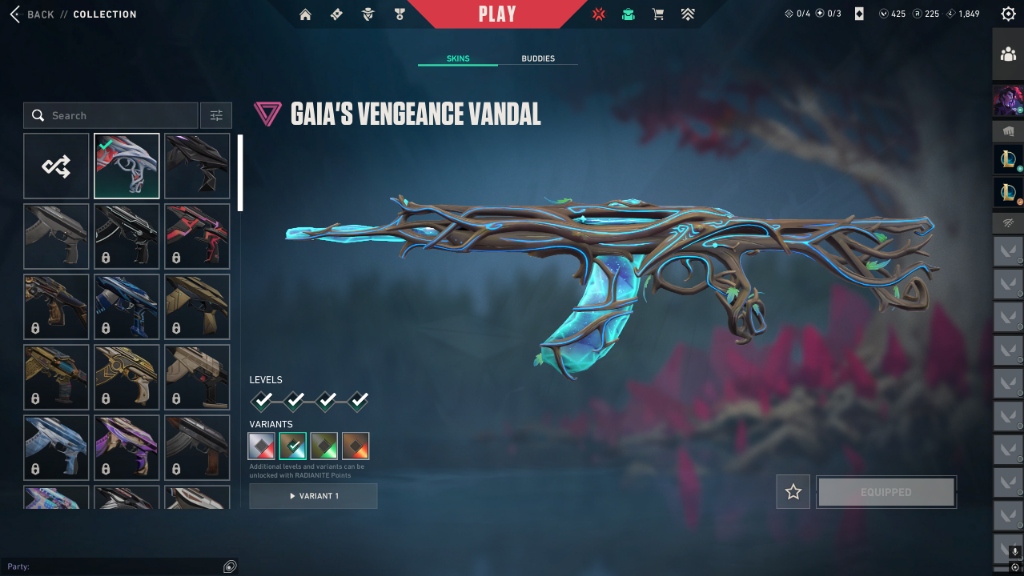
Task: Favorite this skin with the star button
Action: (x=793, y=492)
